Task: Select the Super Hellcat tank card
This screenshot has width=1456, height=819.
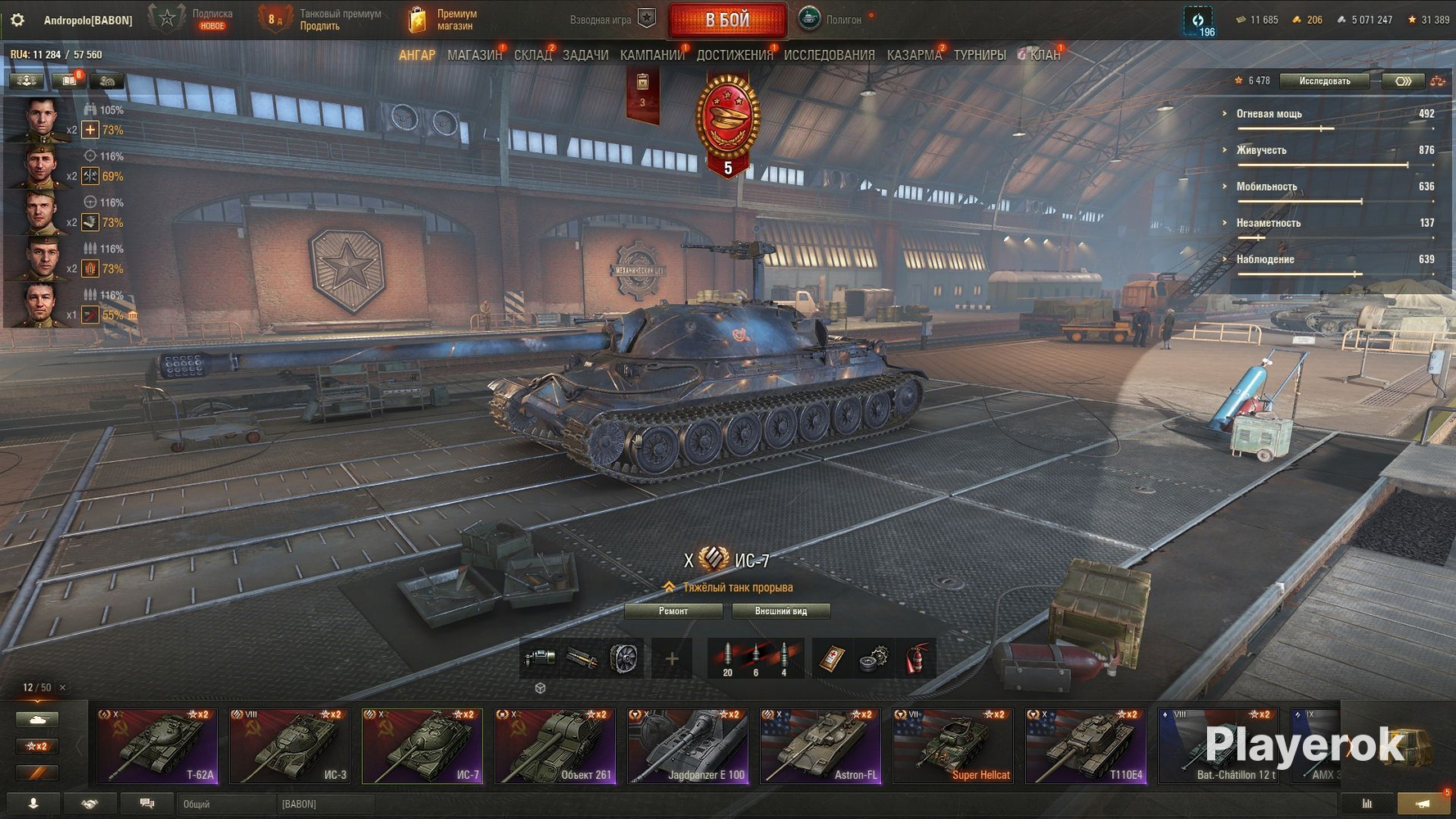Action: [x=953, y=746]
